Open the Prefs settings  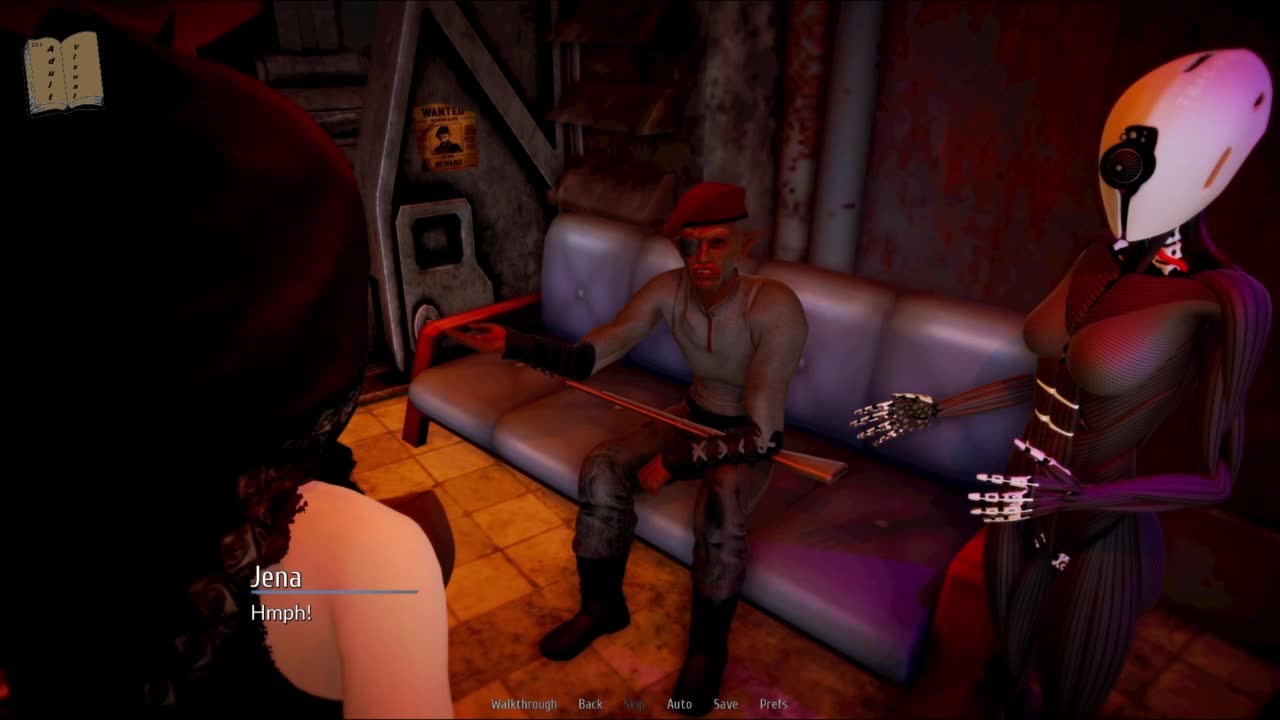pyautogui.click(x=773, y=704)
